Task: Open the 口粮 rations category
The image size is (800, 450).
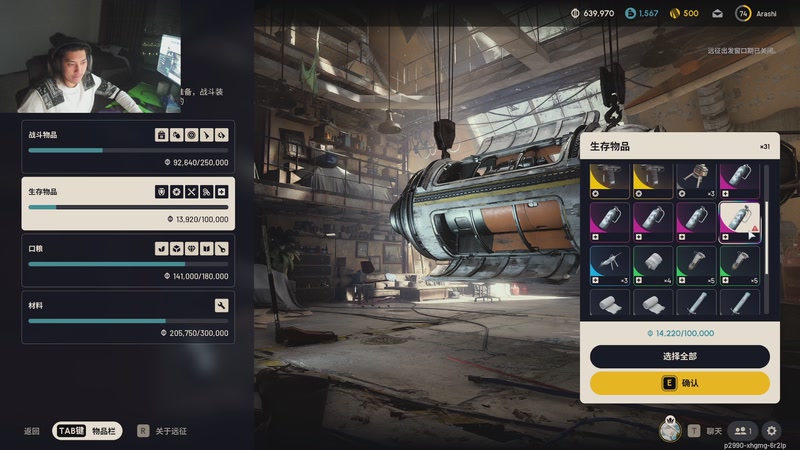Action: coord(128,260)
